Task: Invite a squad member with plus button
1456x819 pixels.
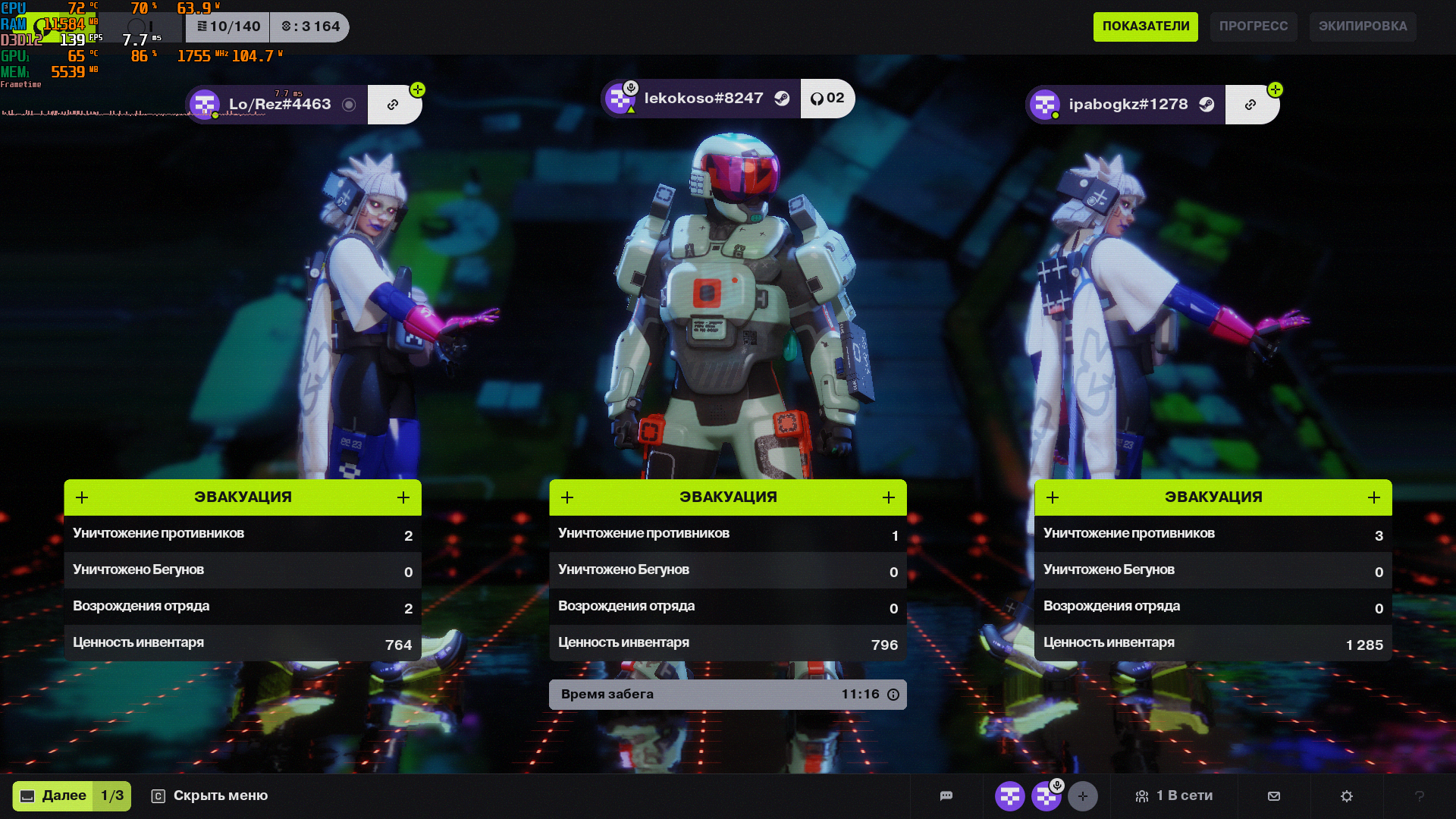Action: pyautogui.click(x=1083, y=796)
